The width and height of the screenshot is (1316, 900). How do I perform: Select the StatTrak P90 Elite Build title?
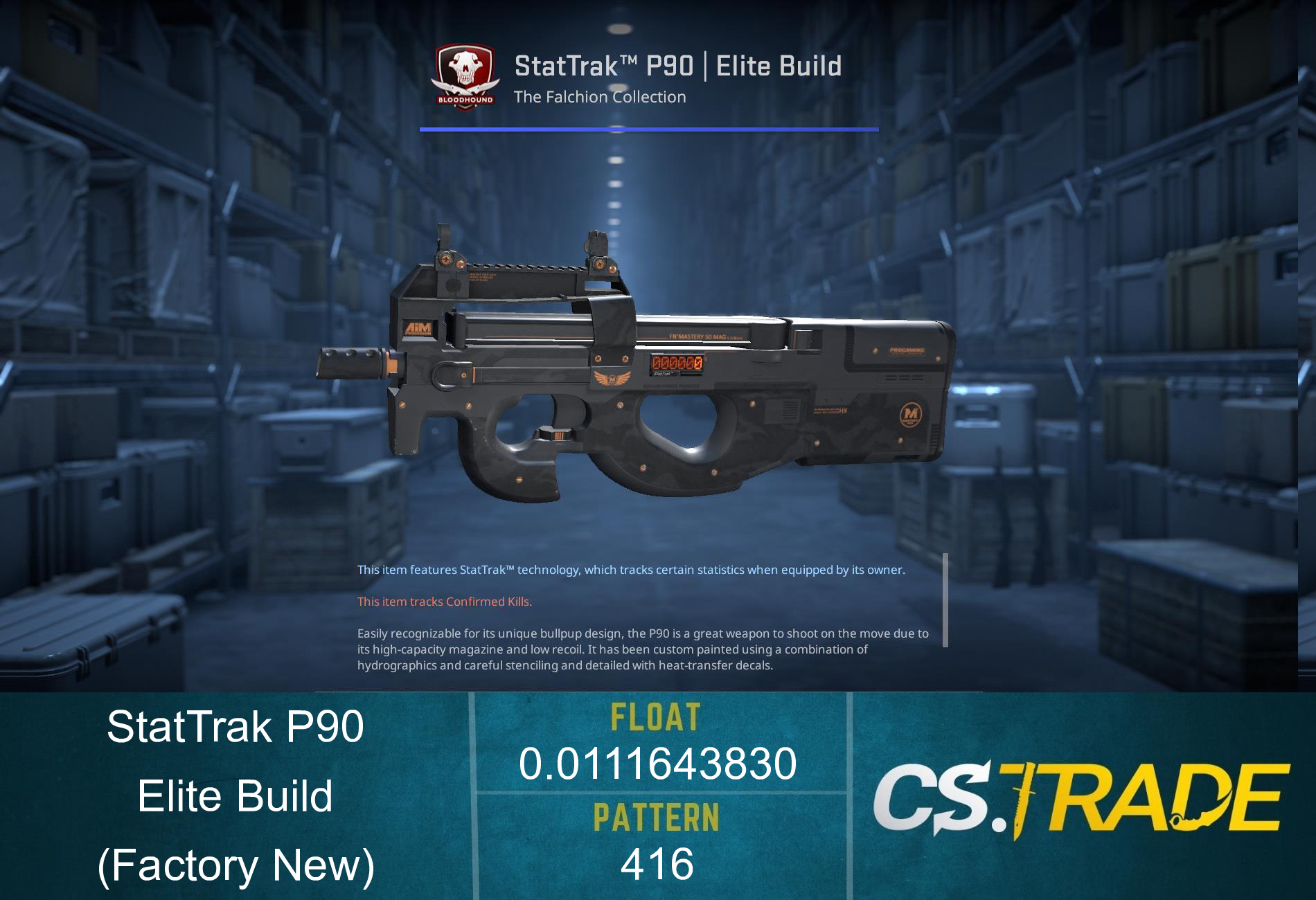click(x=679, y=66)
